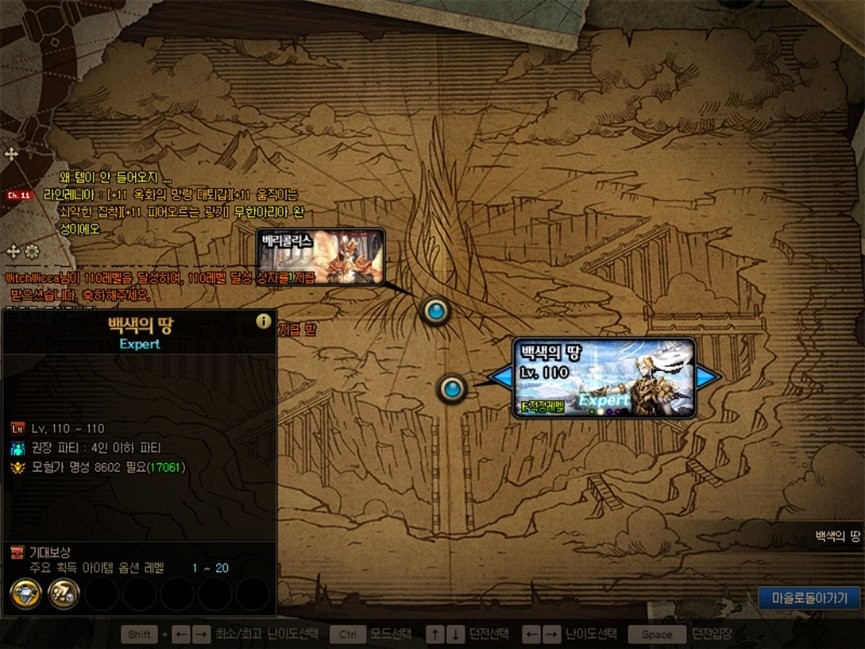
Task: Select the map node linked to 백색의 땅
Action: [x=453, y=387]
